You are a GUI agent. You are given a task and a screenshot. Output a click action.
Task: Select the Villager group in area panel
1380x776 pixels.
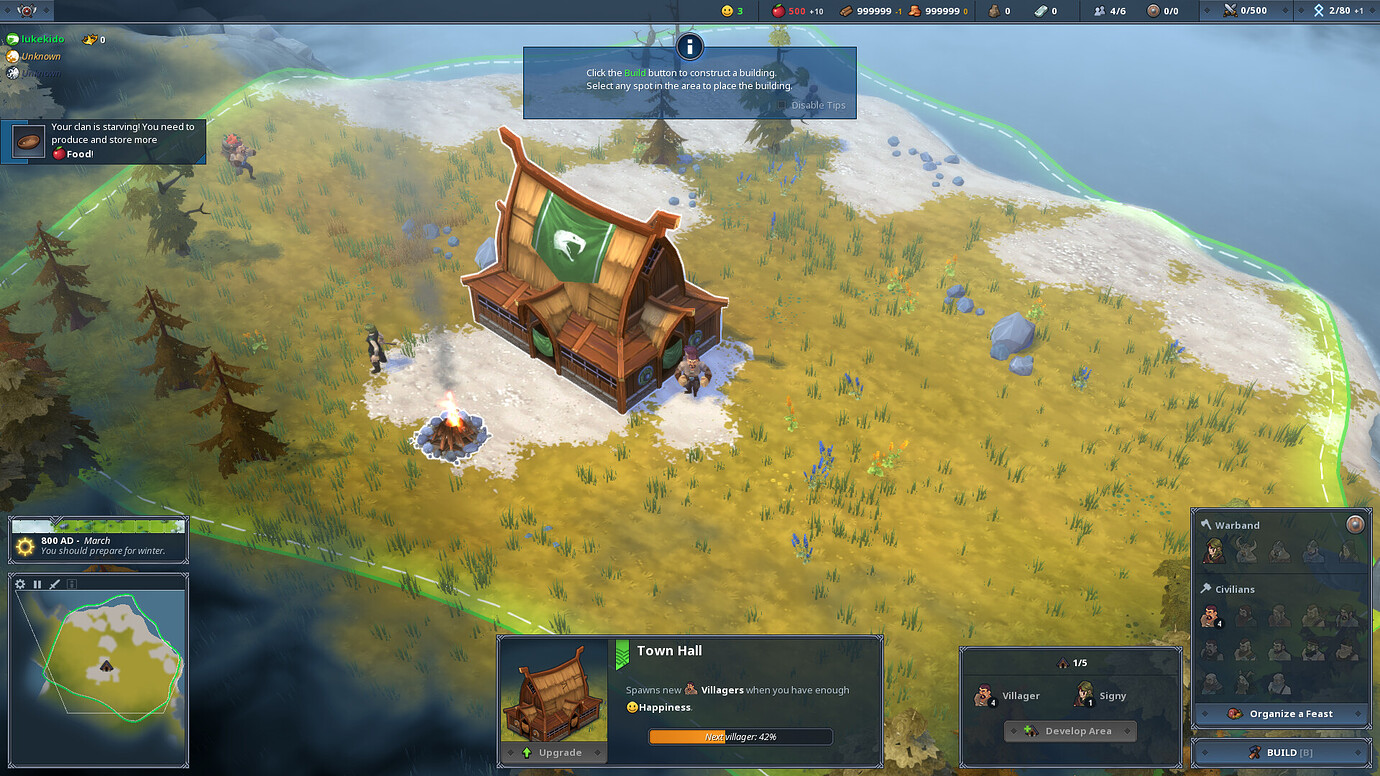coord(1006,695)
